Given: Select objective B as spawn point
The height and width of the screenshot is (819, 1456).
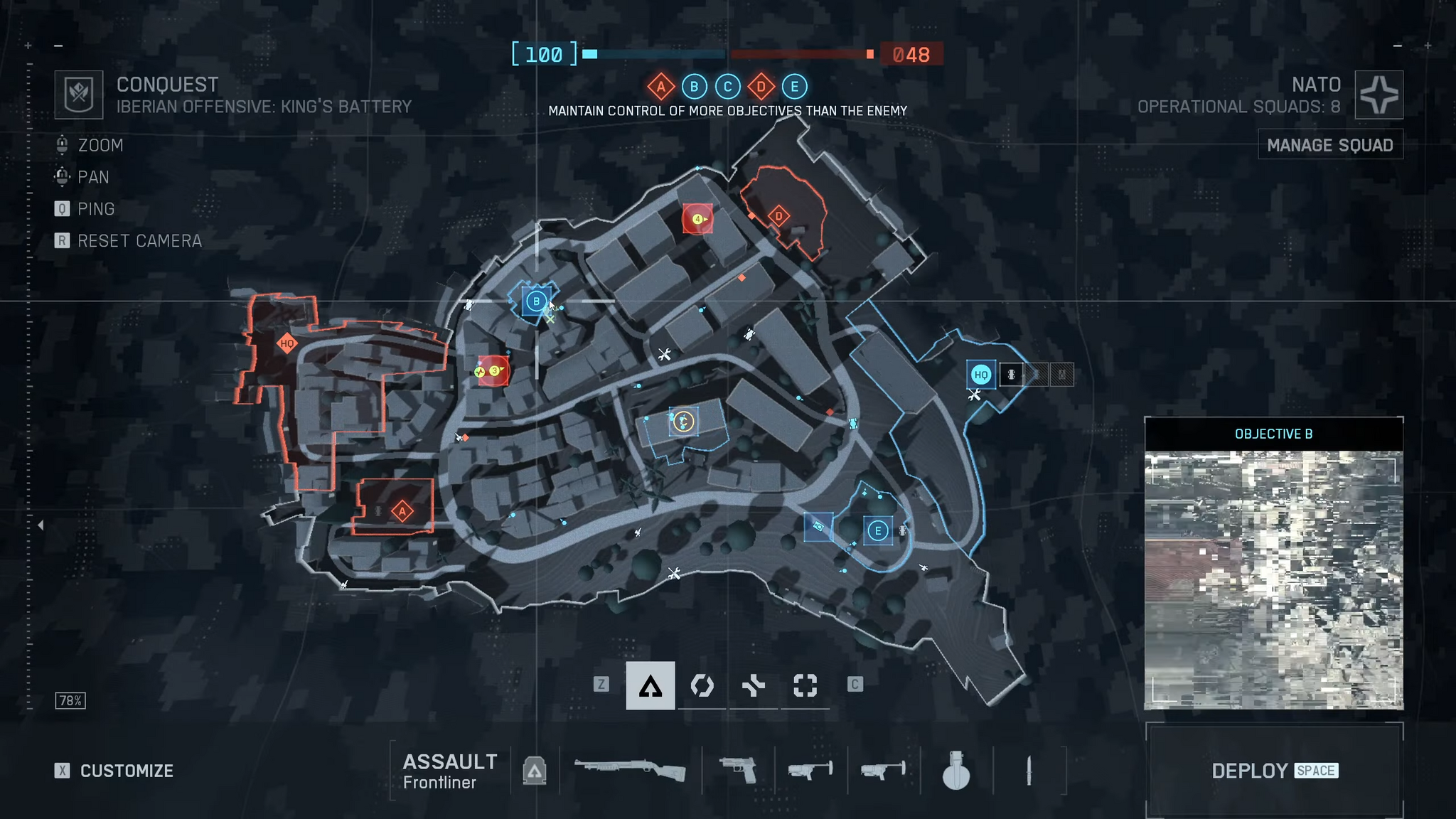Looking at the screenshot, I should coord(536,301).
